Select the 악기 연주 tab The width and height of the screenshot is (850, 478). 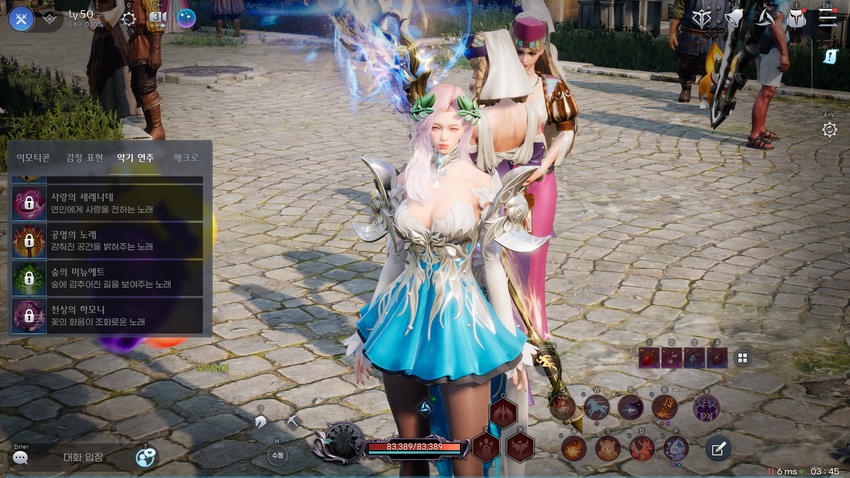[x=134, y=158]
